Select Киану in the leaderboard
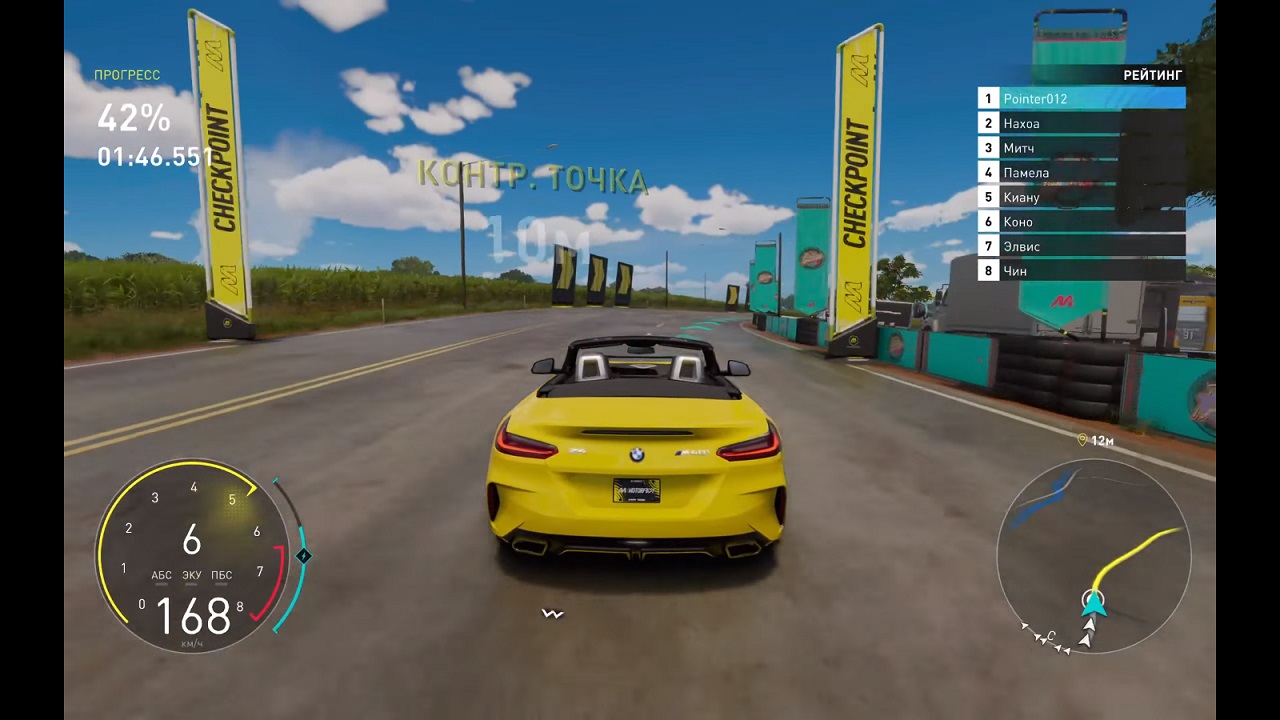 click(1081, 197)
